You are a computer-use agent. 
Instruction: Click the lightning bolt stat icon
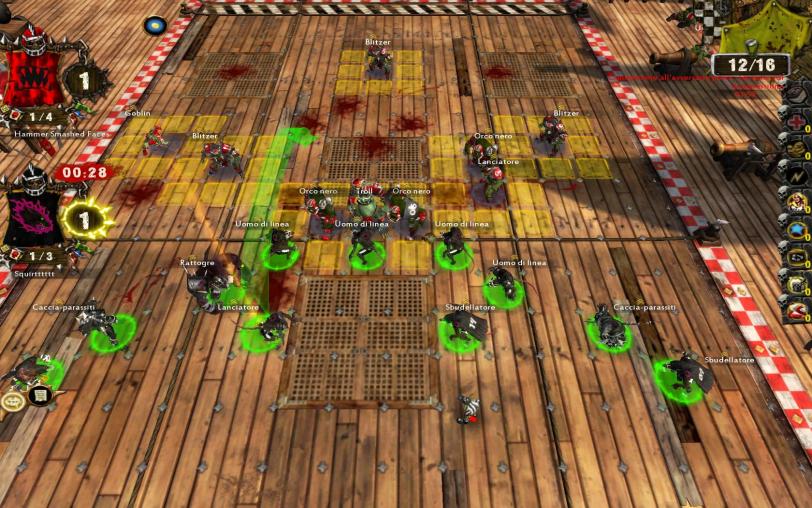click(796, 176)
